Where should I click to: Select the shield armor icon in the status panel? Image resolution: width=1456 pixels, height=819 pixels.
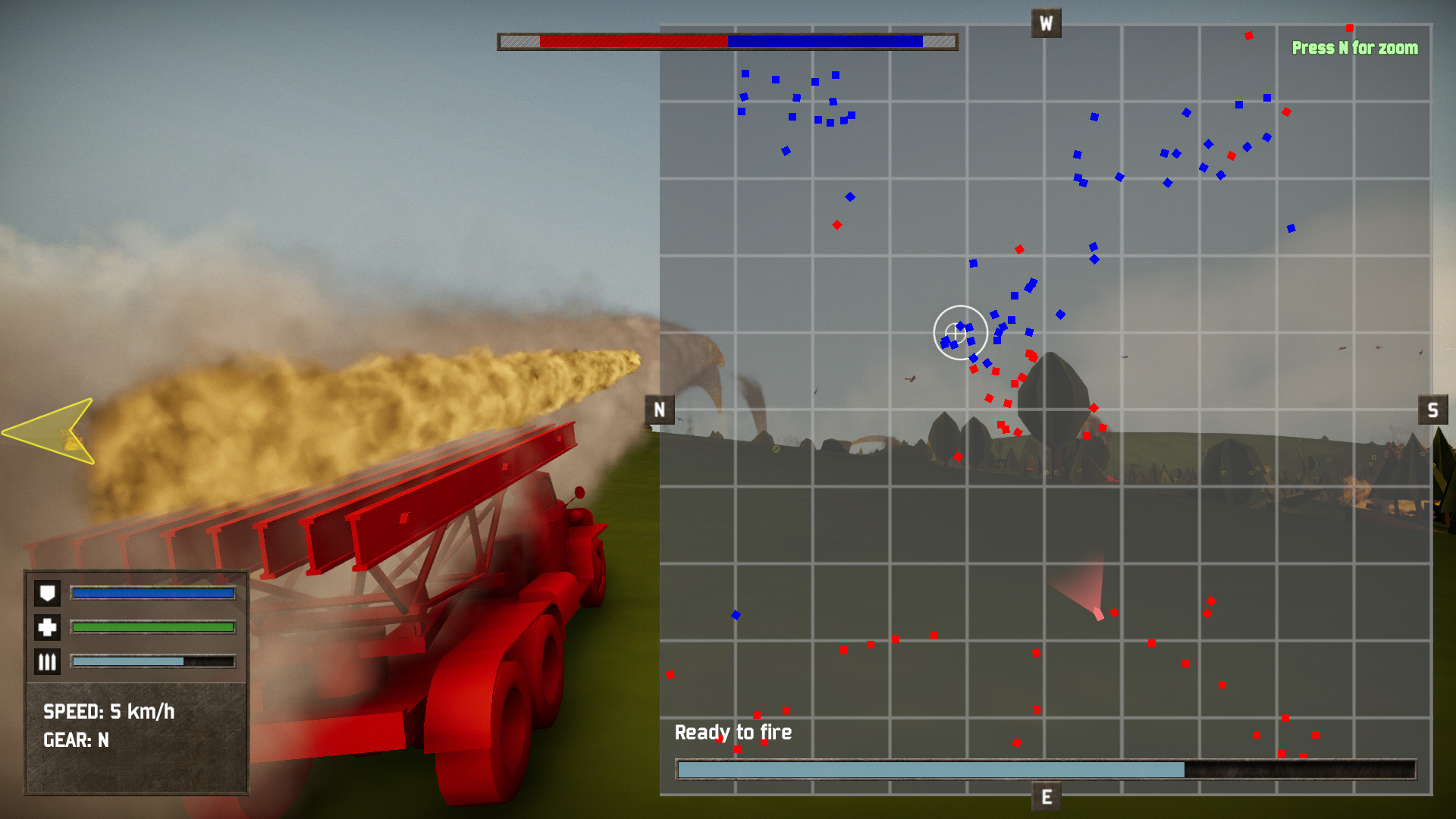pyautogui.click(x=46, y=593)
